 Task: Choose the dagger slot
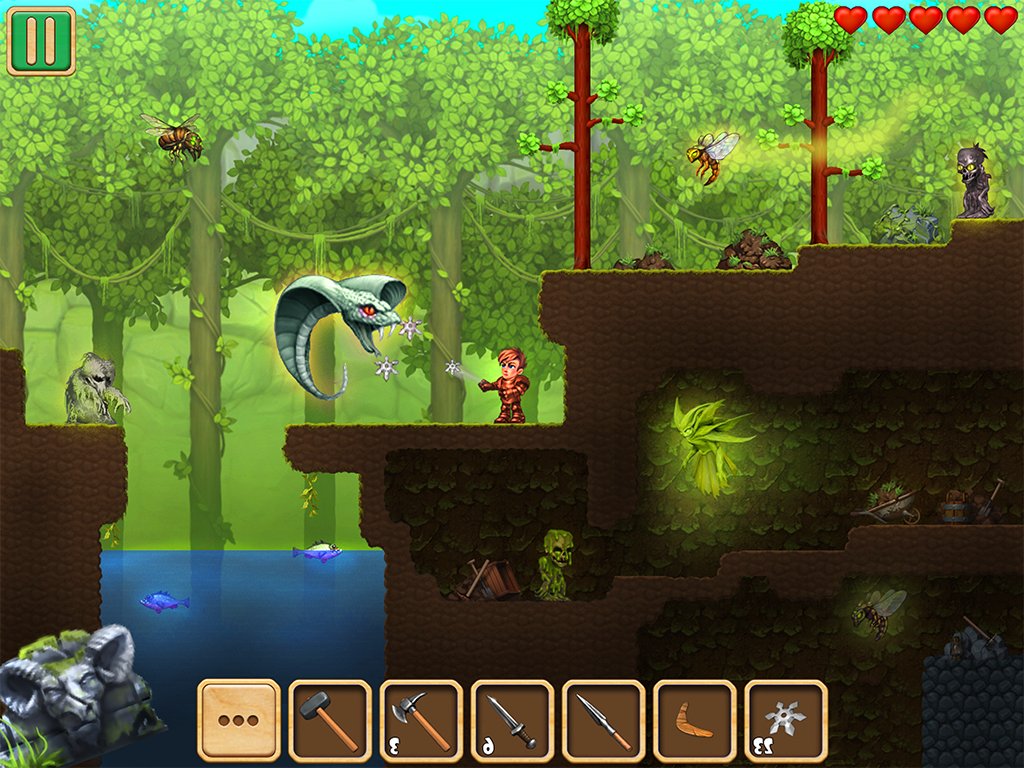(512, 721)
